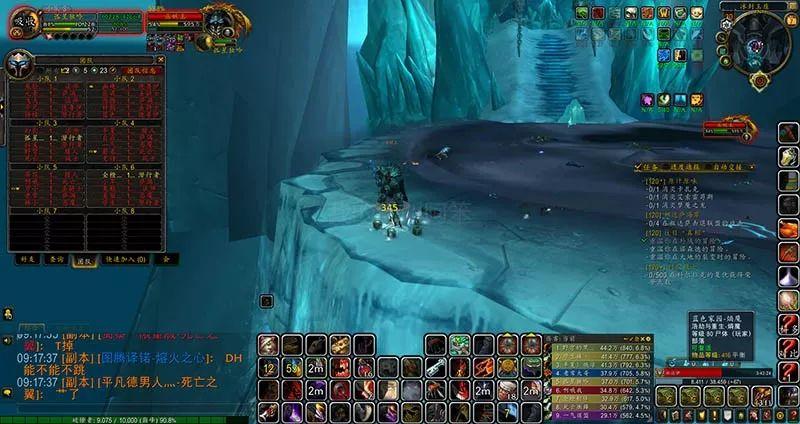This screenshot has width=800, height=424.
Task: Click the 进度通报 progress report option
Action: click(x=685, y=168)
